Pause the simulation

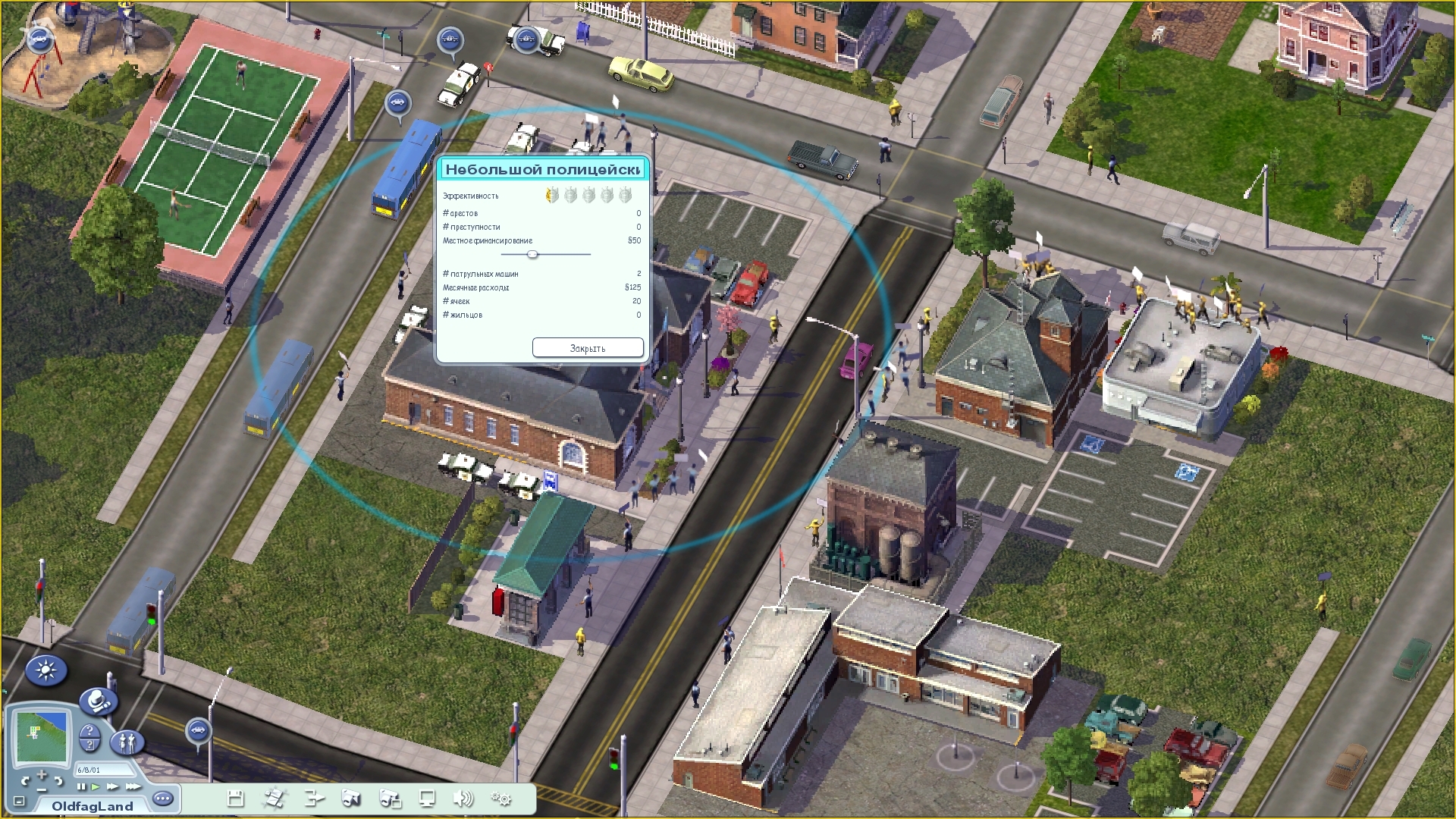point(81,786)
